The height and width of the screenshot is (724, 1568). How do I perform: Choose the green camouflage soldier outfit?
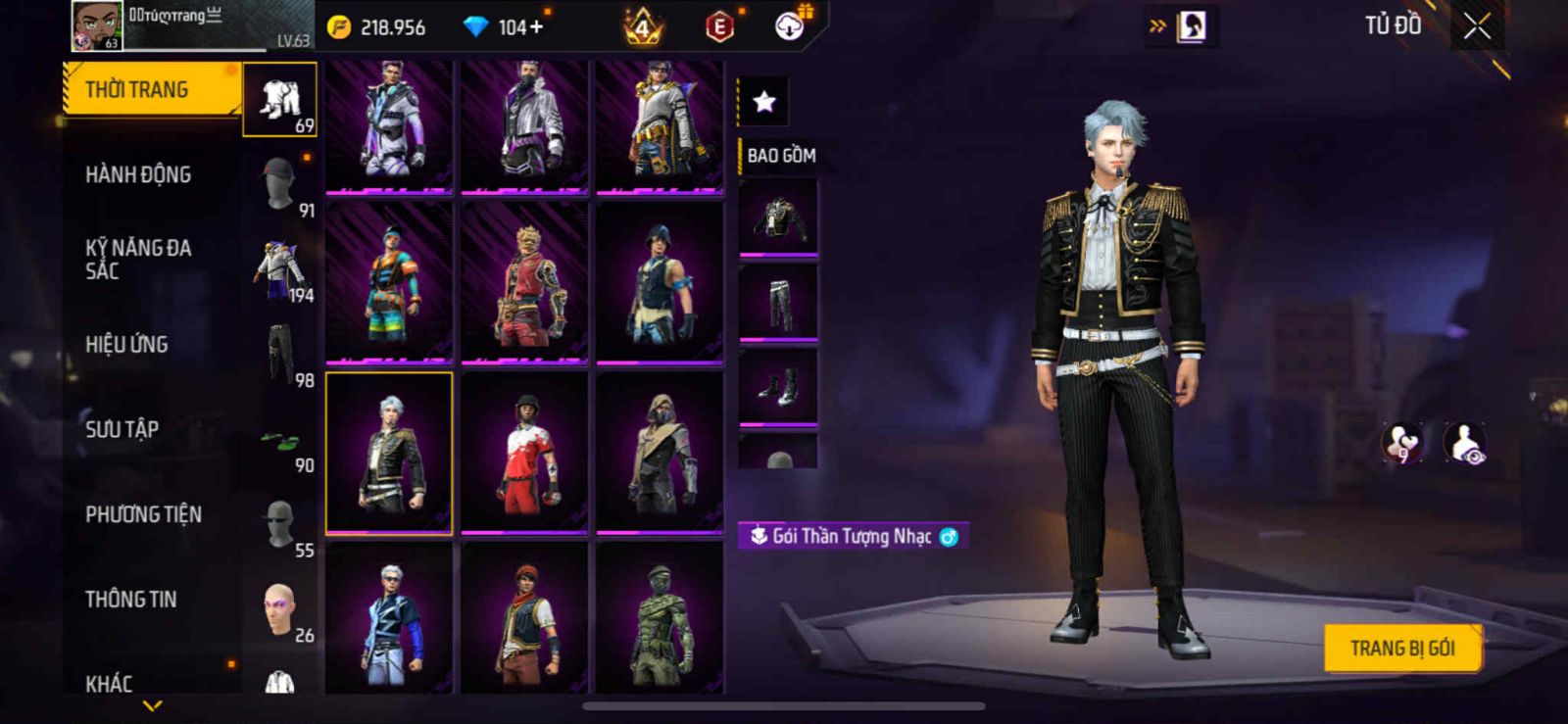660,619
